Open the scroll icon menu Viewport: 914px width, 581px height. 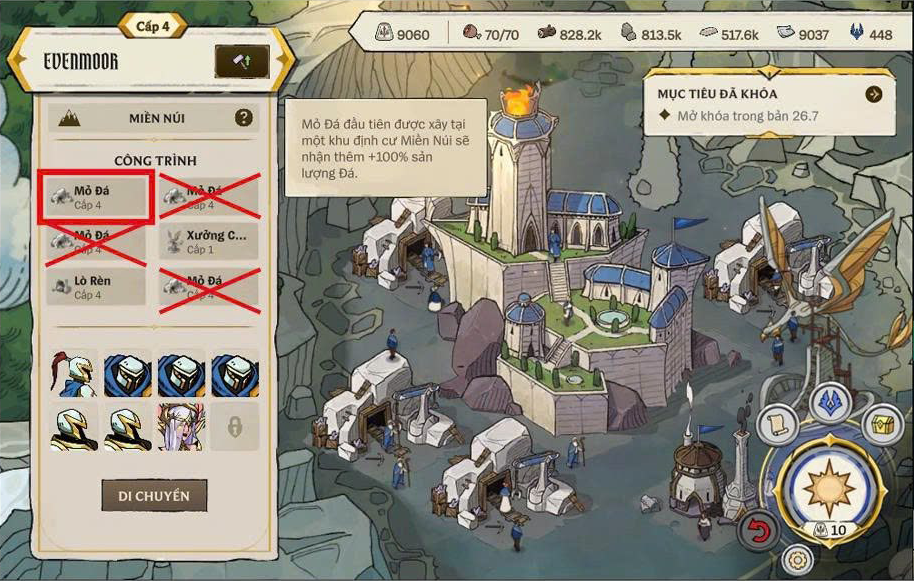tap(779, 425)
